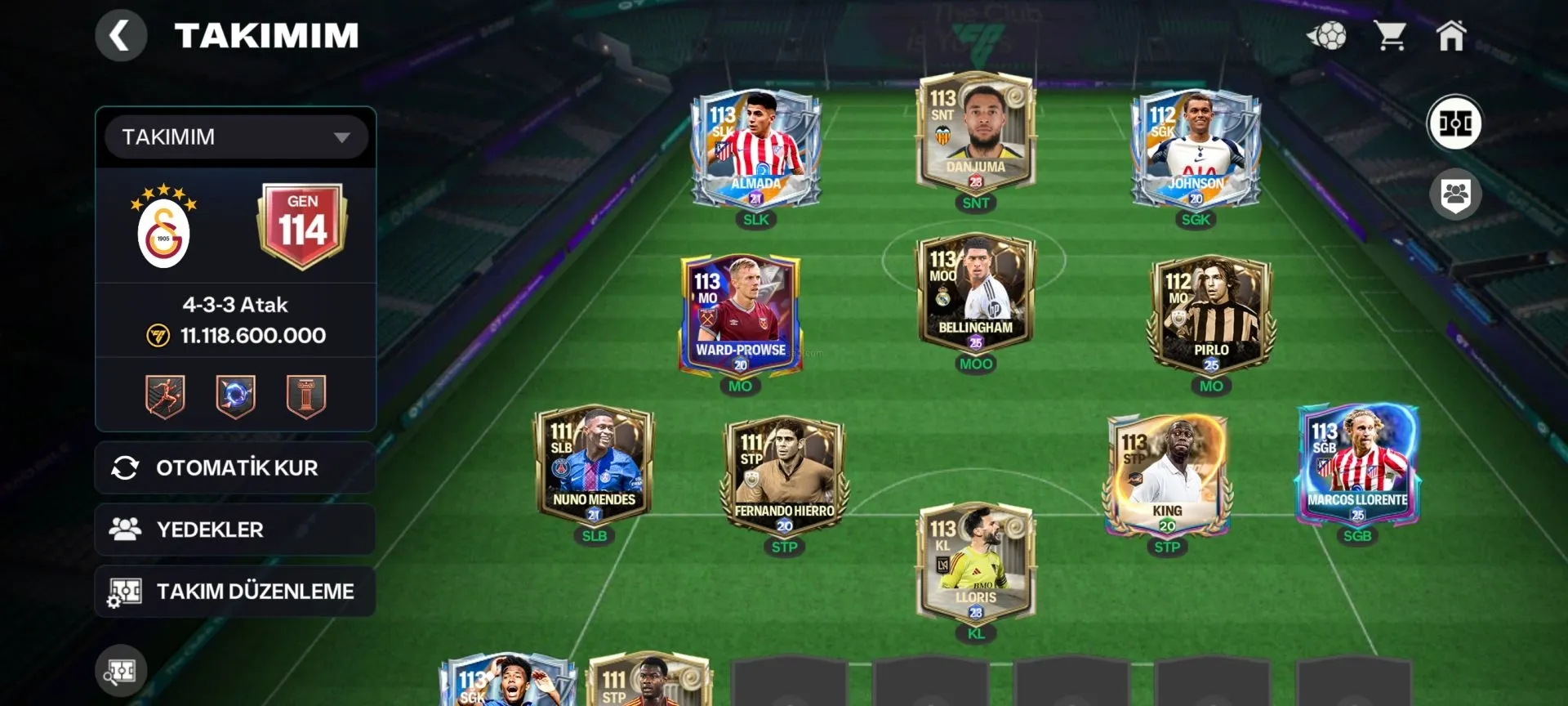Select the Lloris goalkeeper card
This screenshot has height=706, width=1568.
(976, 562)
